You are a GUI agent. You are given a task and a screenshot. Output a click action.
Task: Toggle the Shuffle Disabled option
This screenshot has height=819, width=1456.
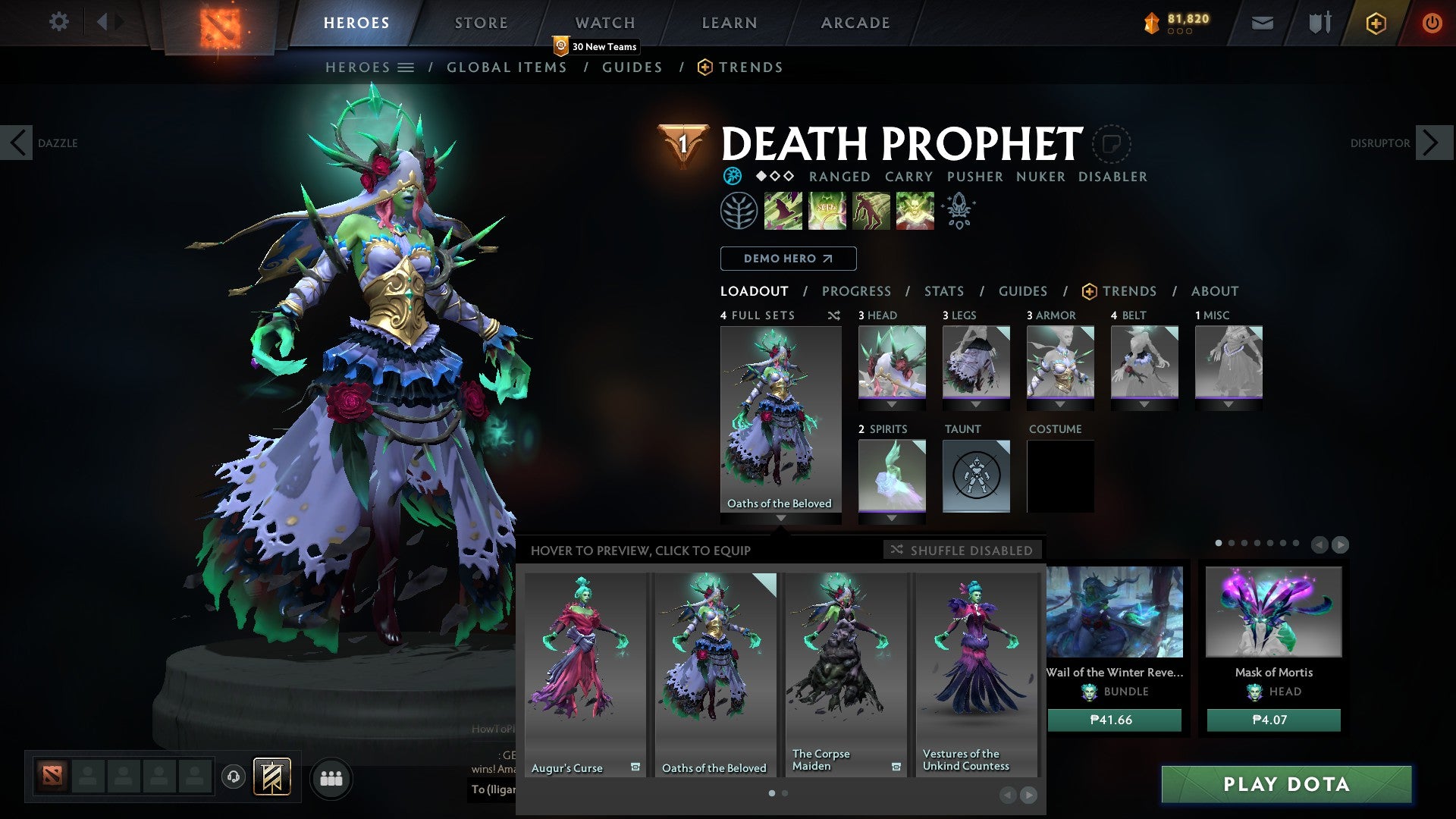tap(962, 551)
